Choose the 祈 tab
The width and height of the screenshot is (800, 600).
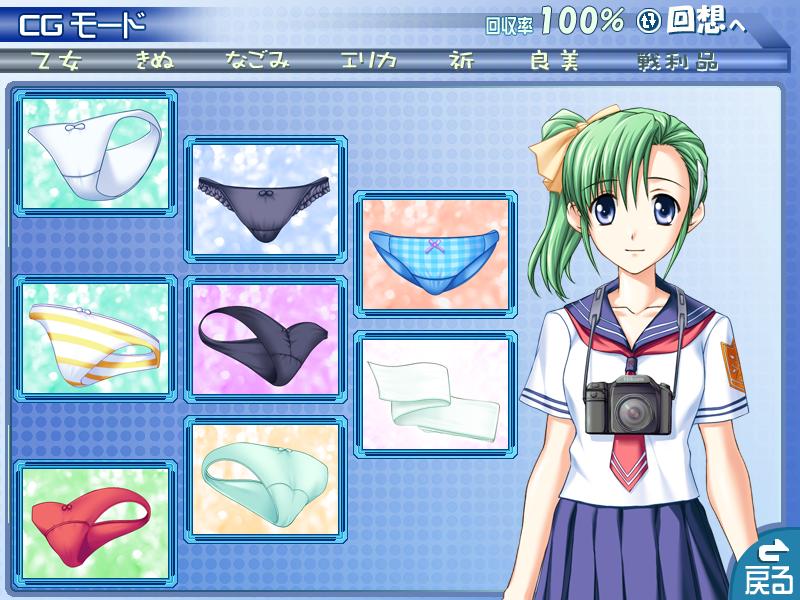coord(462,61)
